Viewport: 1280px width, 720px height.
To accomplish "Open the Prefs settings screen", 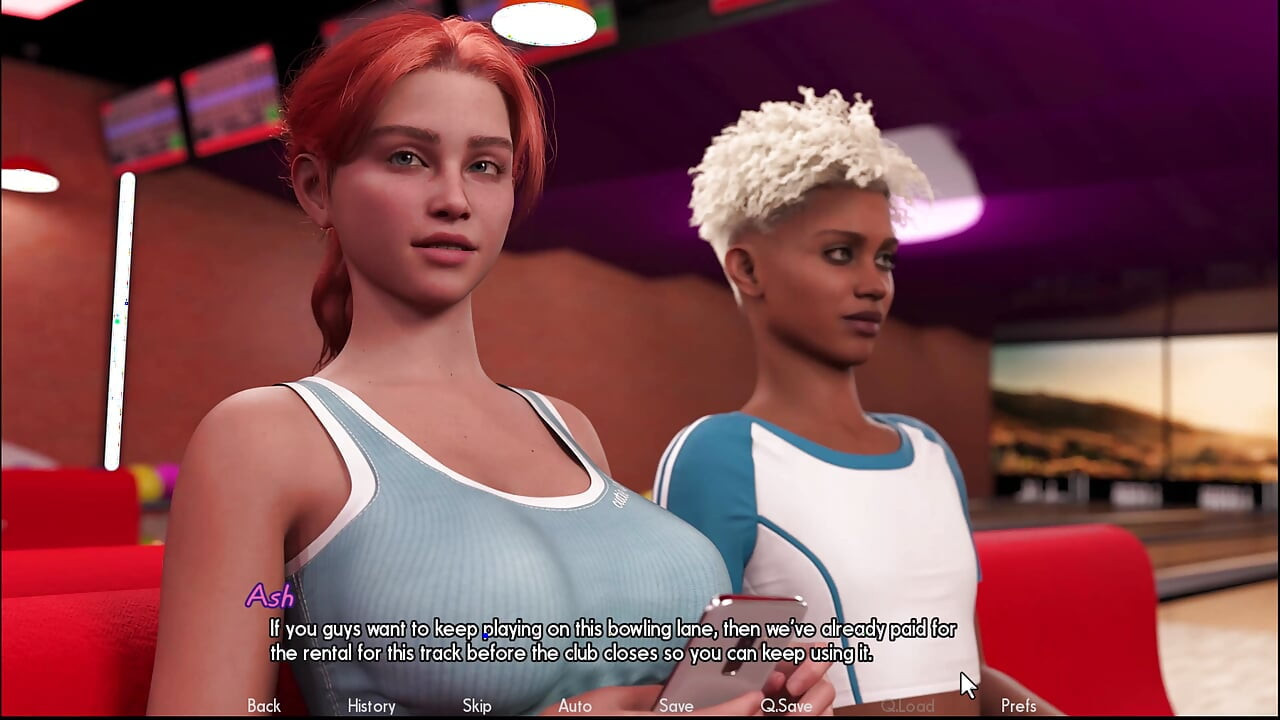I will tap(1018, 706).
